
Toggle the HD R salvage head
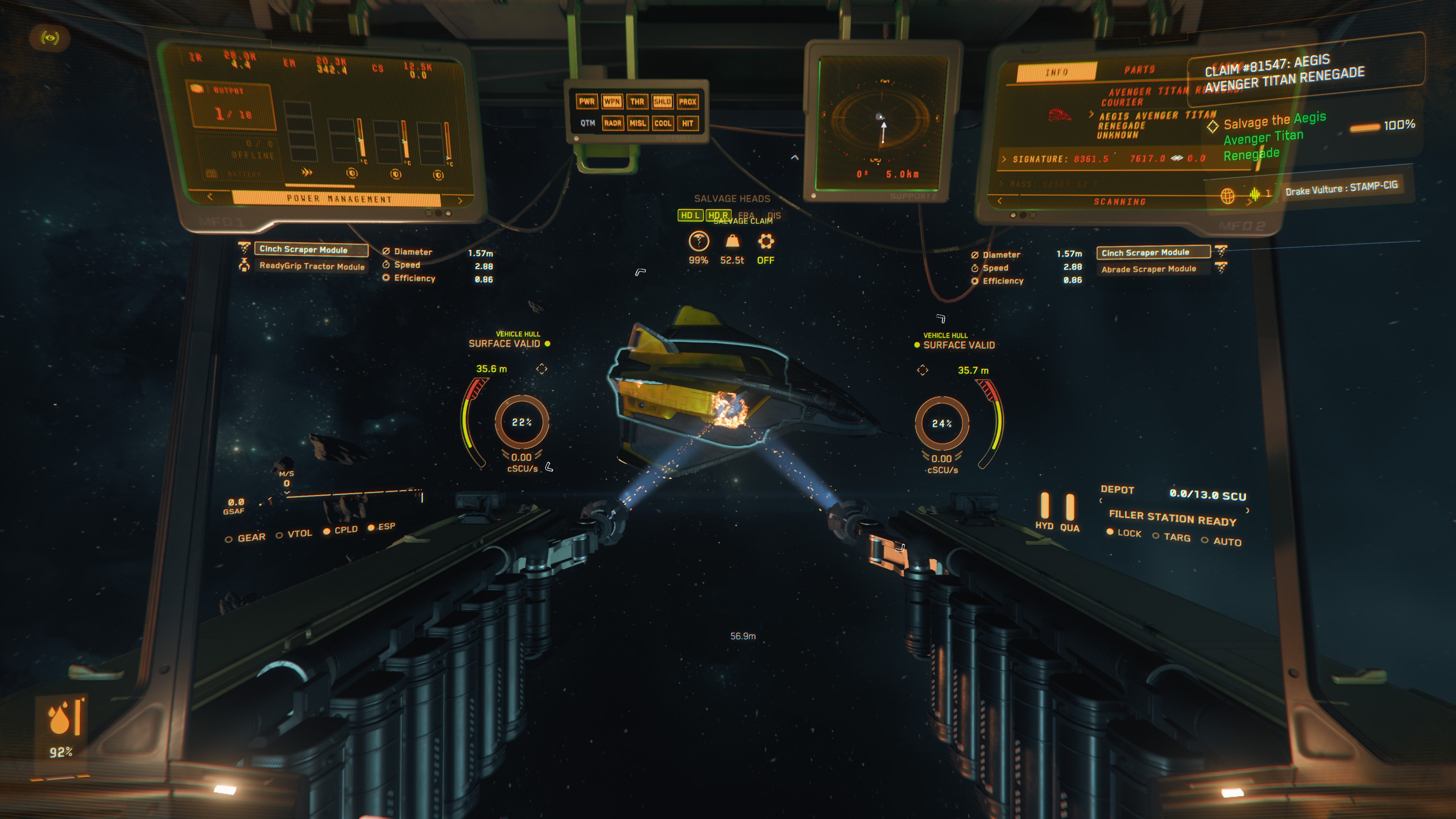click(718, 215)
